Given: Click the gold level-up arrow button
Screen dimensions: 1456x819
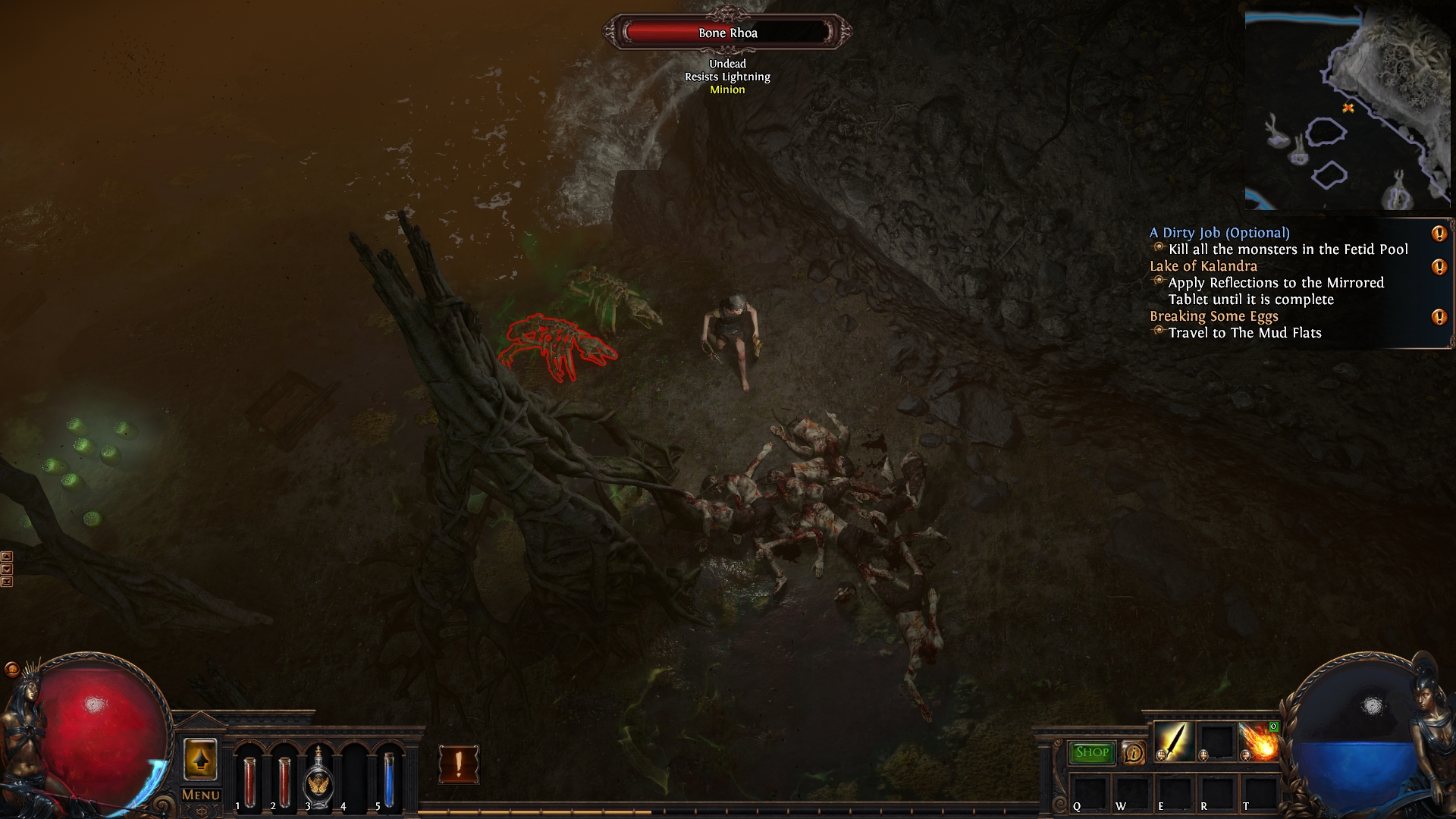Looking at the screenshot, I should [x=200, y=759].
